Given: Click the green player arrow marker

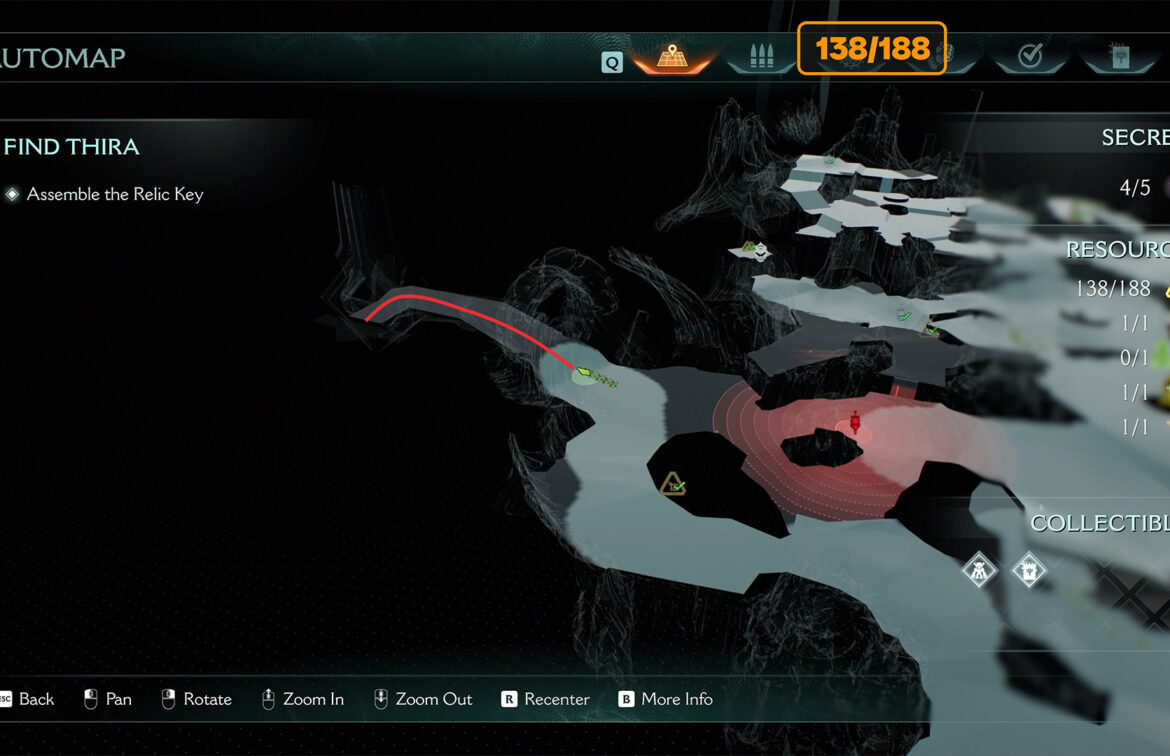Looking at the screenshot, I should point(585,374).
